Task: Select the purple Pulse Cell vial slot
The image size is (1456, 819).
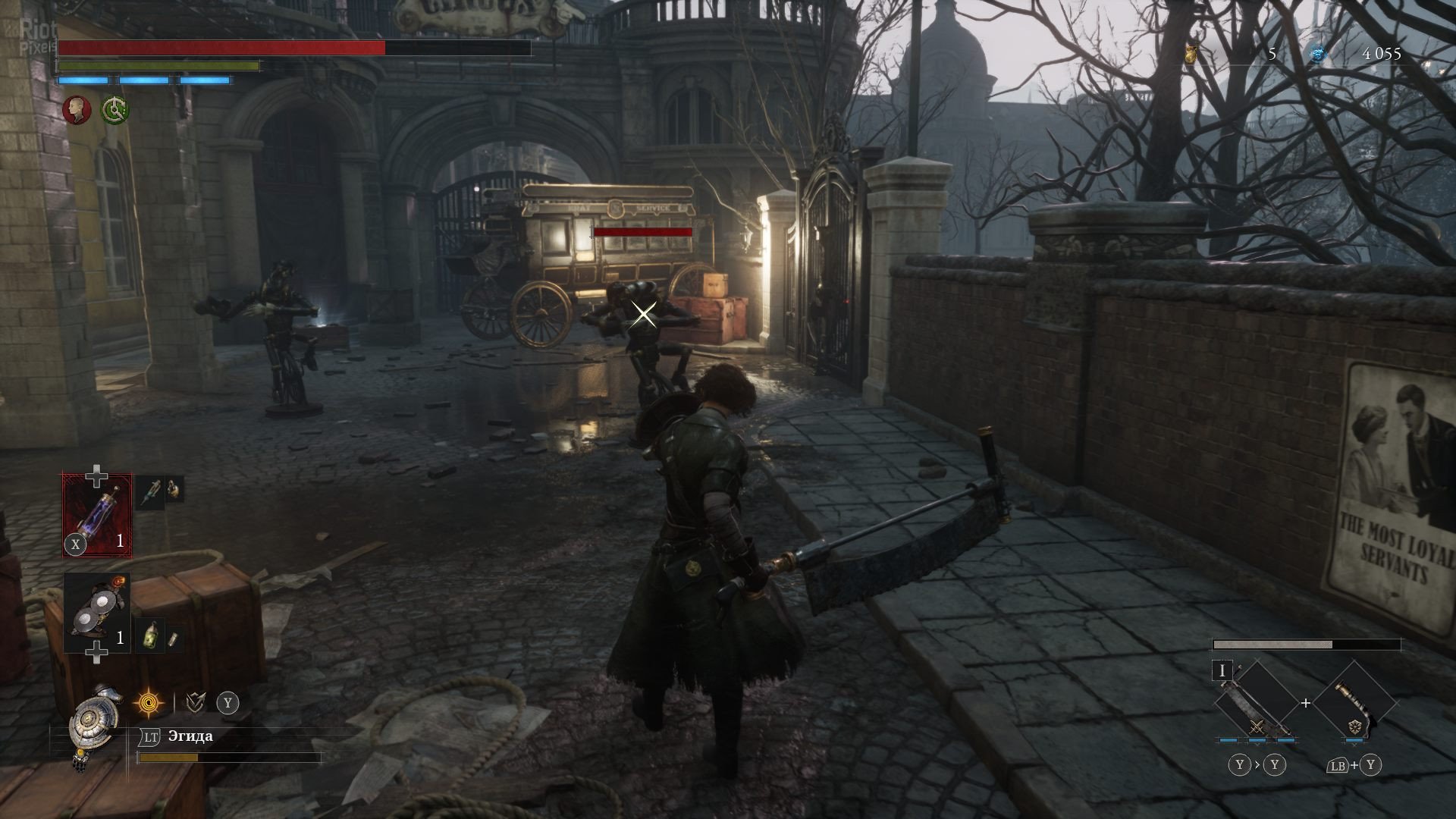Action: (96, 515)
